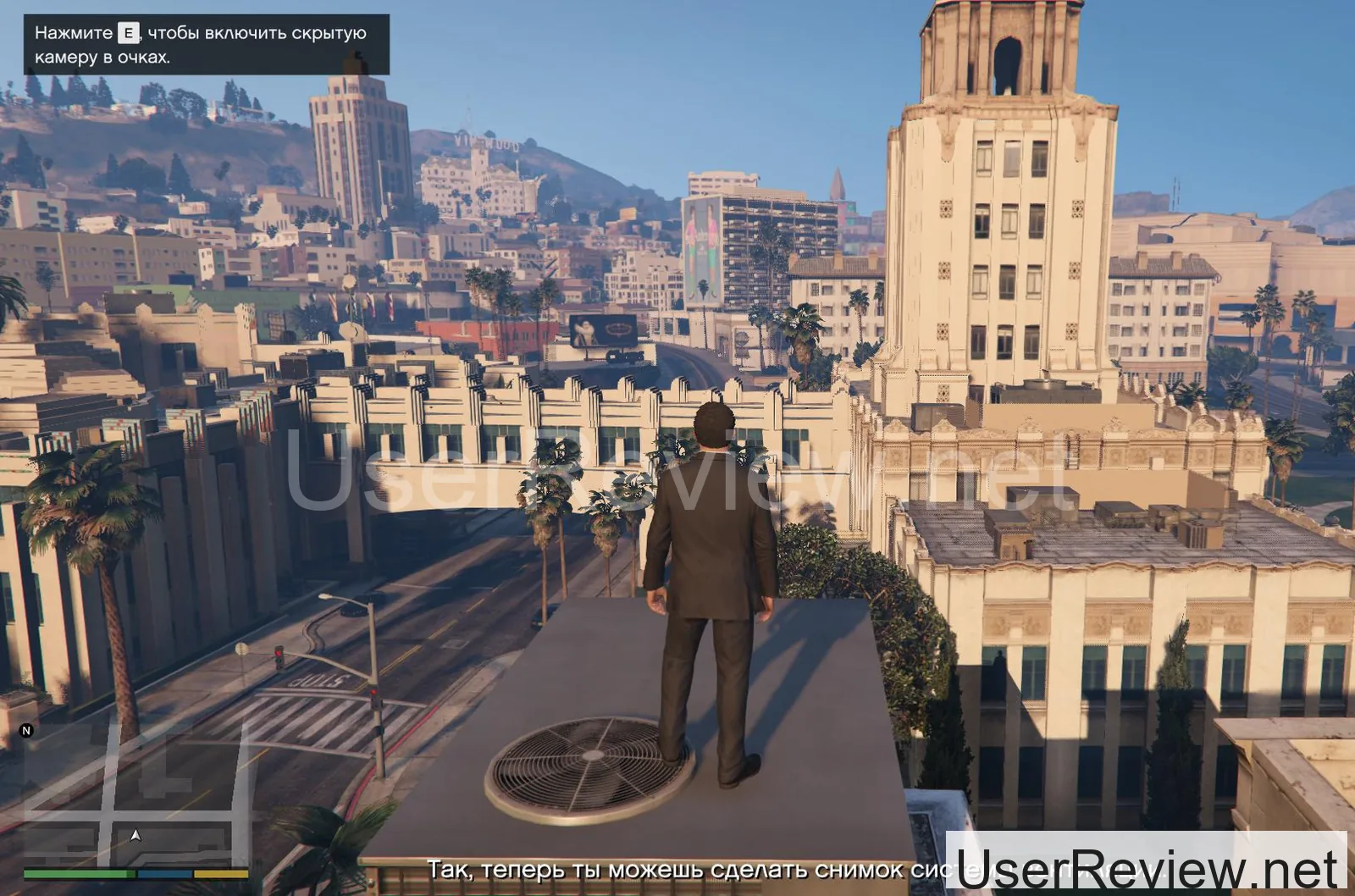Click the north compass marker on the minimap
This screenshot has width=1355, height=896.
coord(26,731)
